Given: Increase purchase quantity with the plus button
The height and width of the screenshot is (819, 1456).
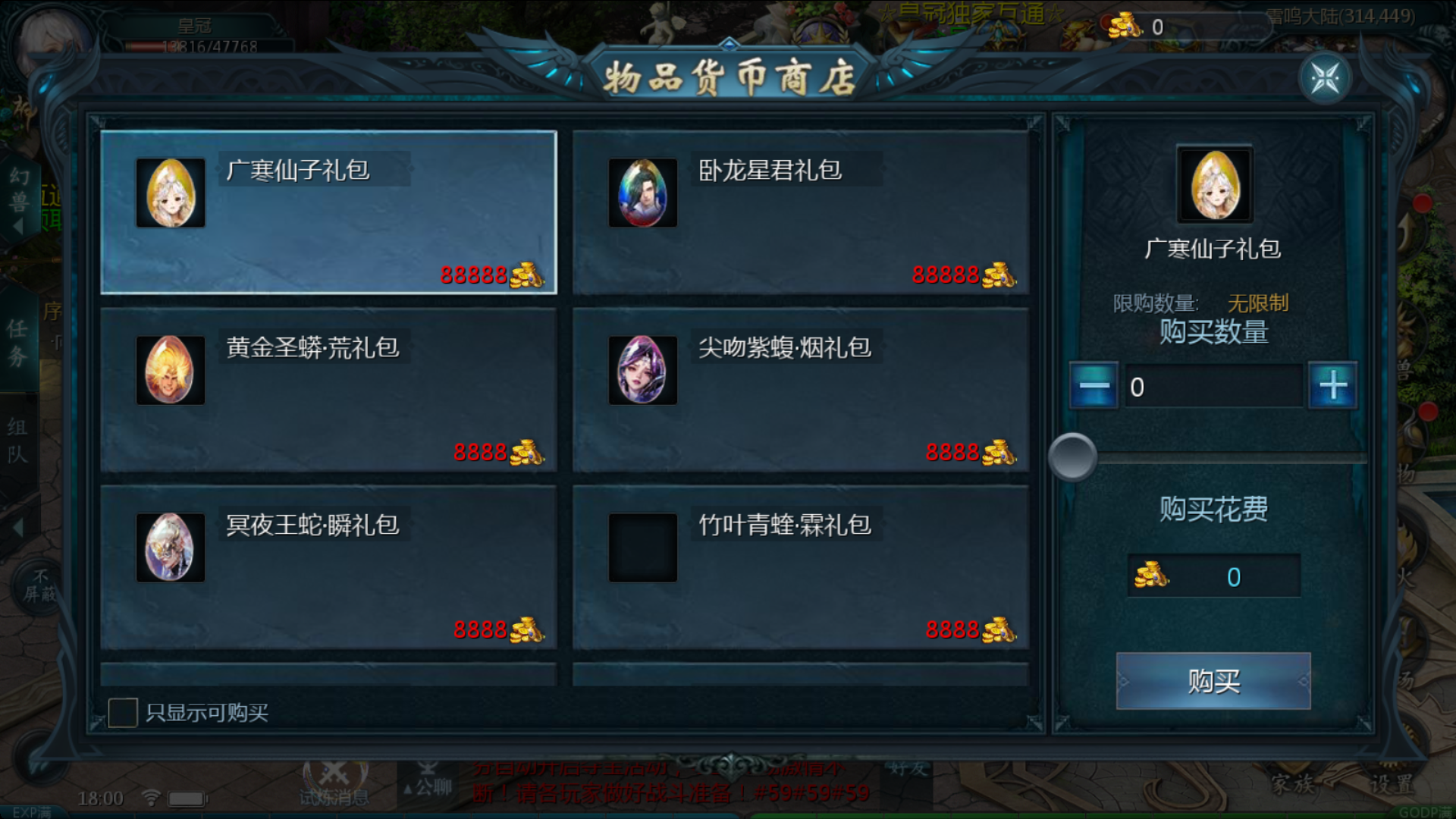Looking at the screenshot, I should [x=1333, y=386].
